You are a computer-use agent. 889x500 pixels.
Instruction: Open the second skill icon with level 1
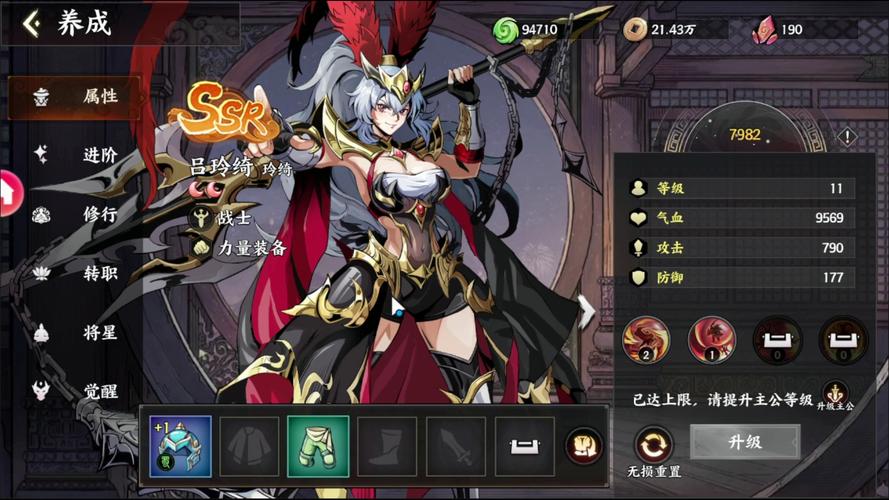coord(712,340)
